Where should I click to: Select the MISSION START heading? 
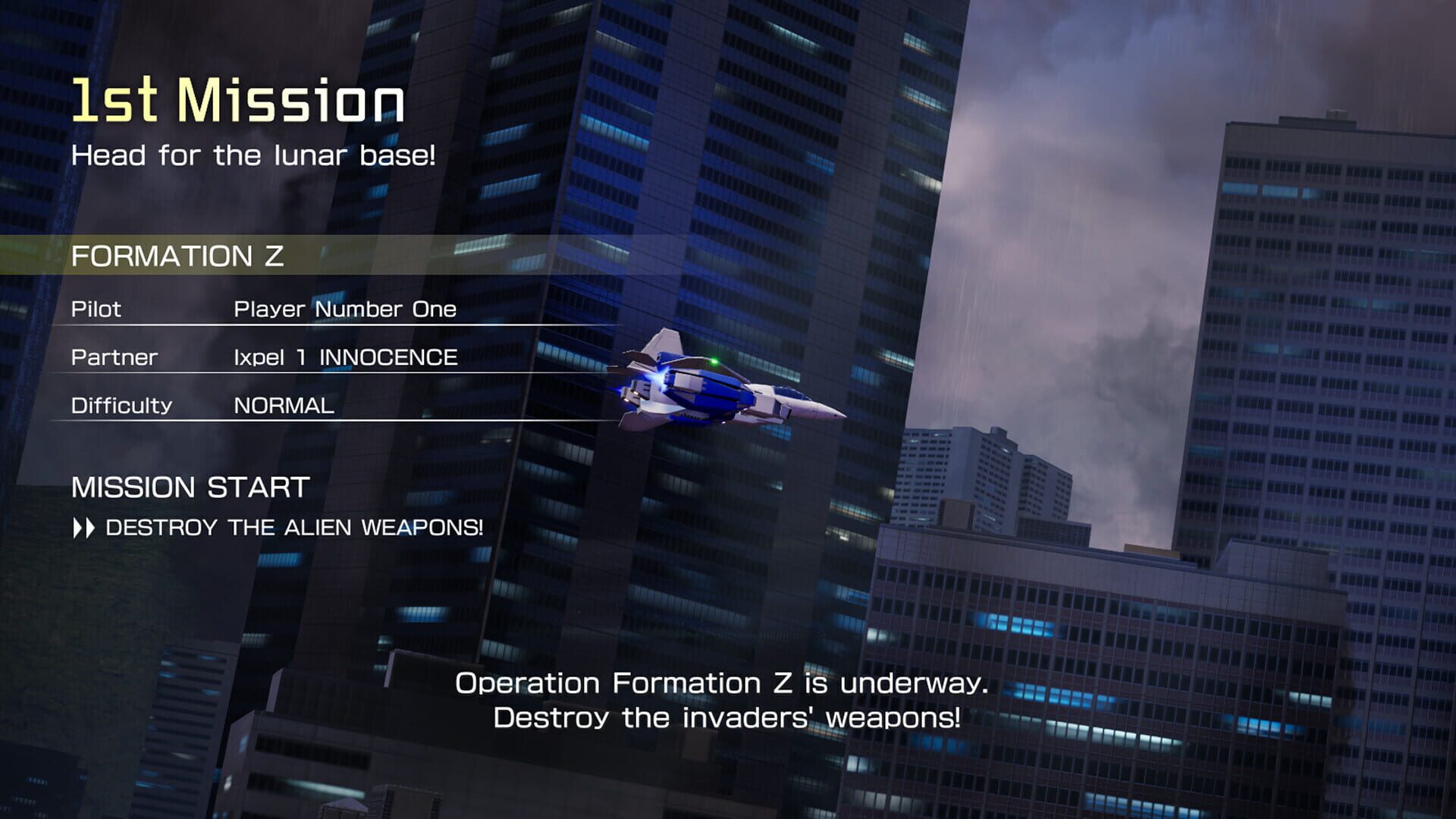(190, 486)
